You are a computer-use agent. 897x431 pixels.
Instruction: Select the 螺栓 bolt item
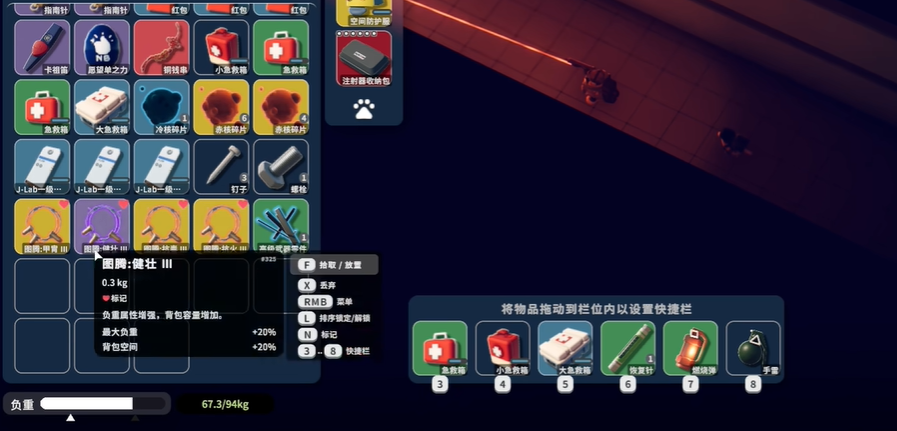coord(281,166)
